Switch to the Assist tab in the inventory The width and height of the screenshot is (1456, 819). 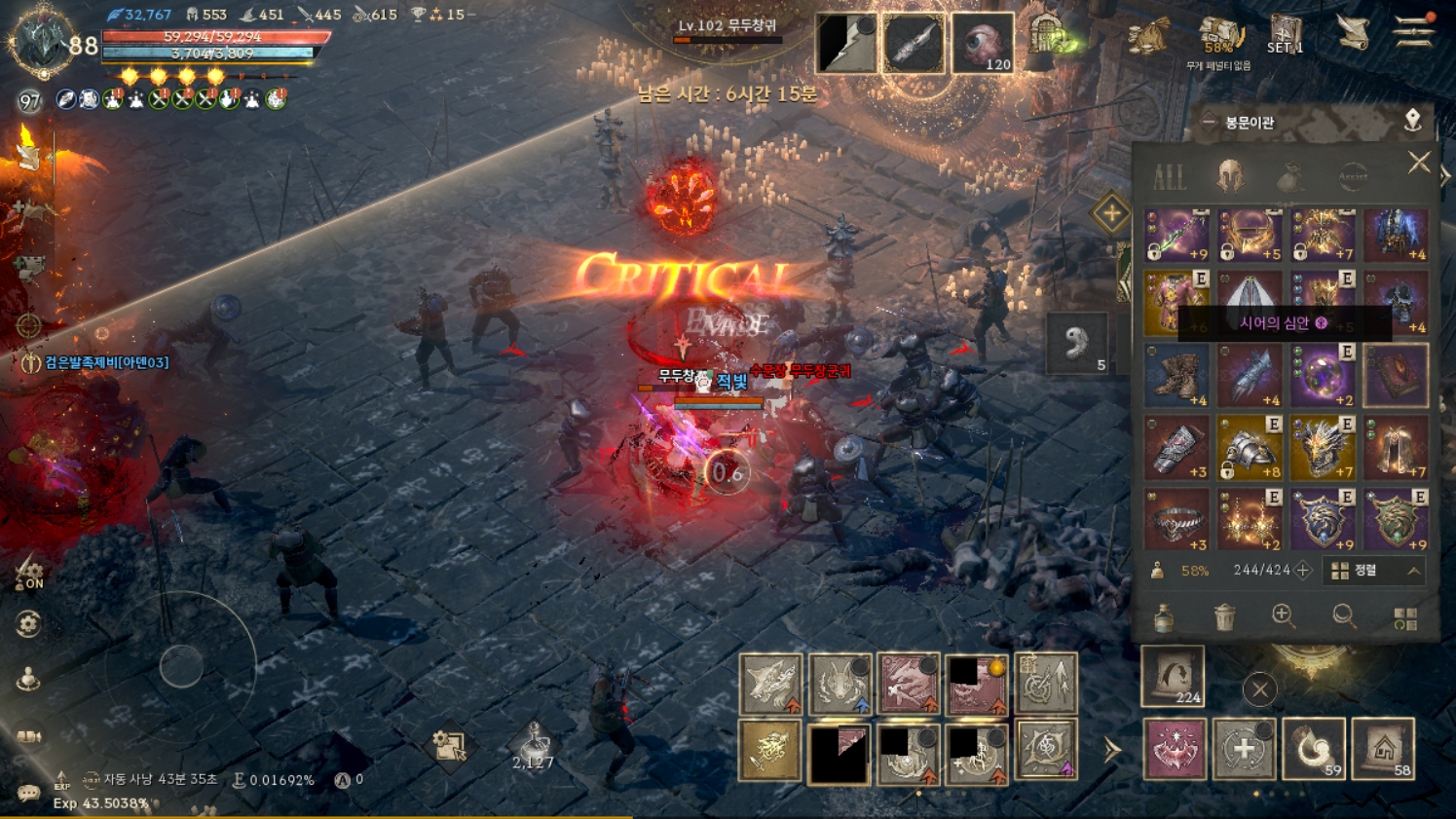[x=1354, y=176]
